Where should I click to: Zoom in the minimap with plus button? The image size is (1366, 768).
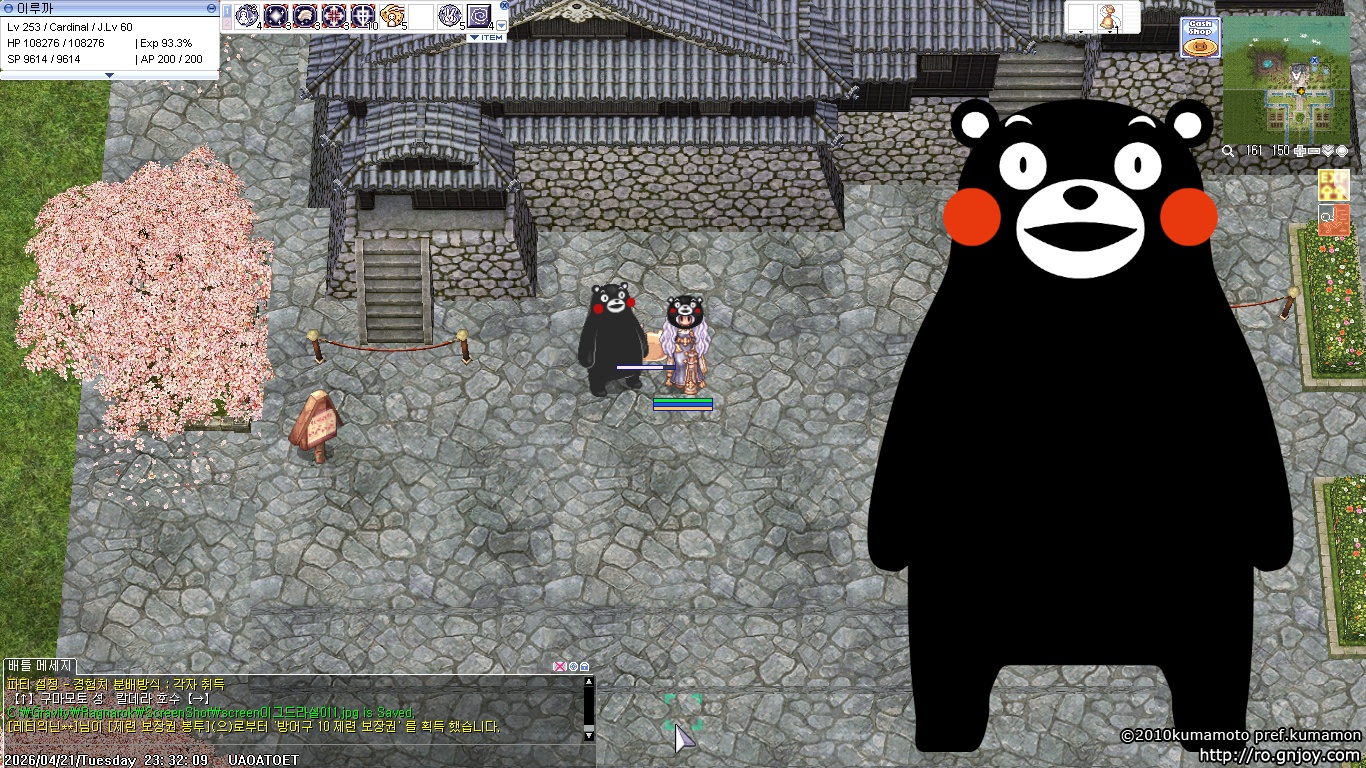point(1299,151)
